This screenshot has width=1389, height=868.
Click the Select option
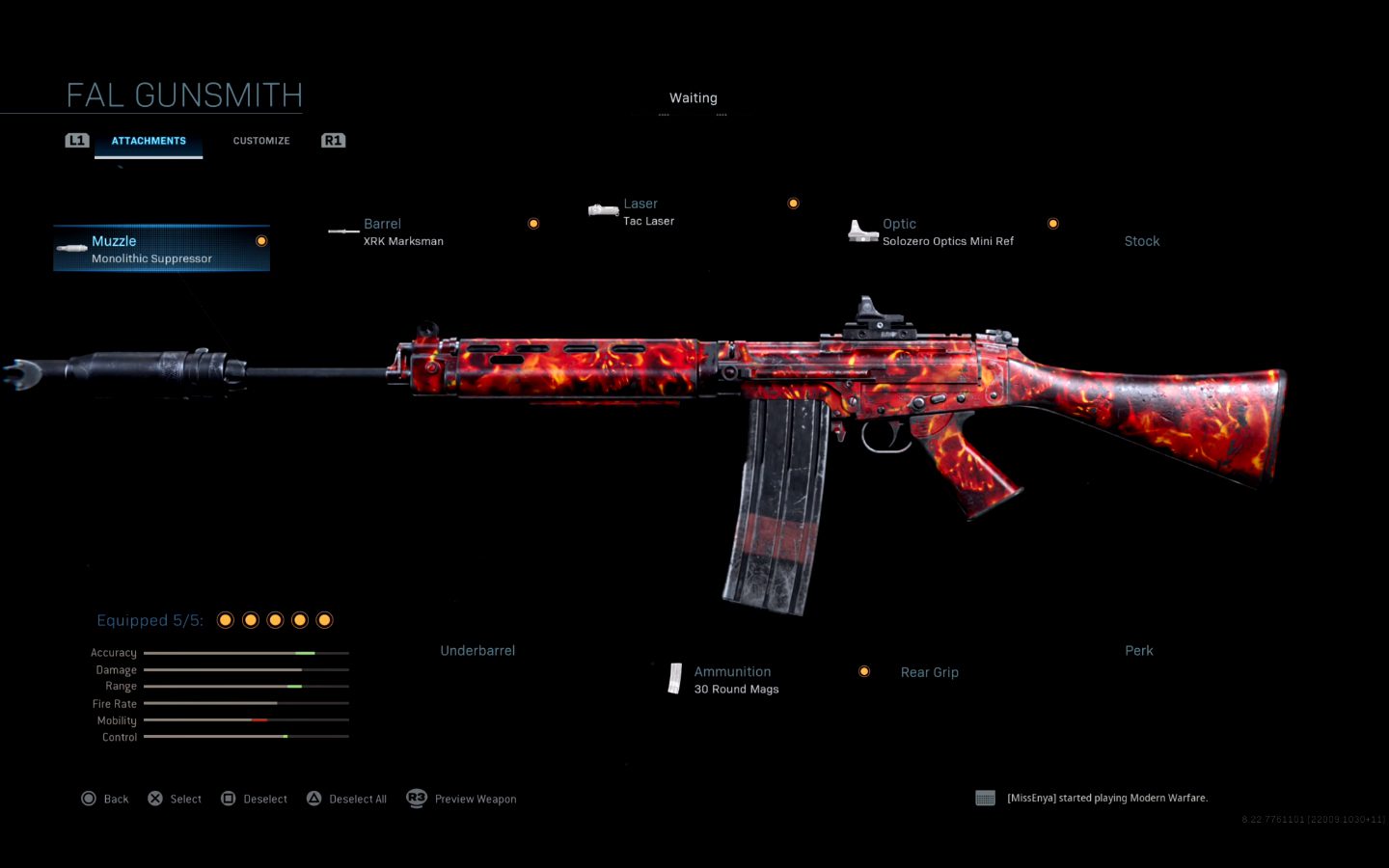175,799
